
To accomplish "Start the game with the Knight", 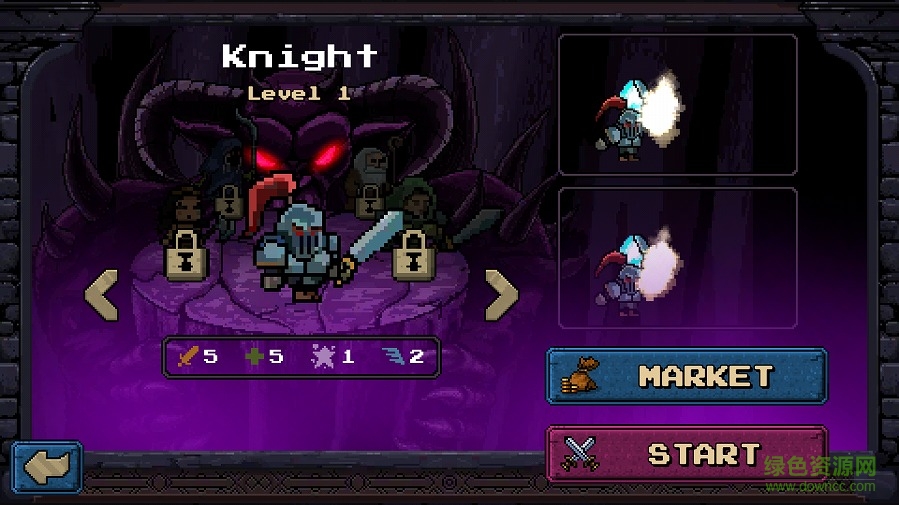I will (x=686, y=454).
